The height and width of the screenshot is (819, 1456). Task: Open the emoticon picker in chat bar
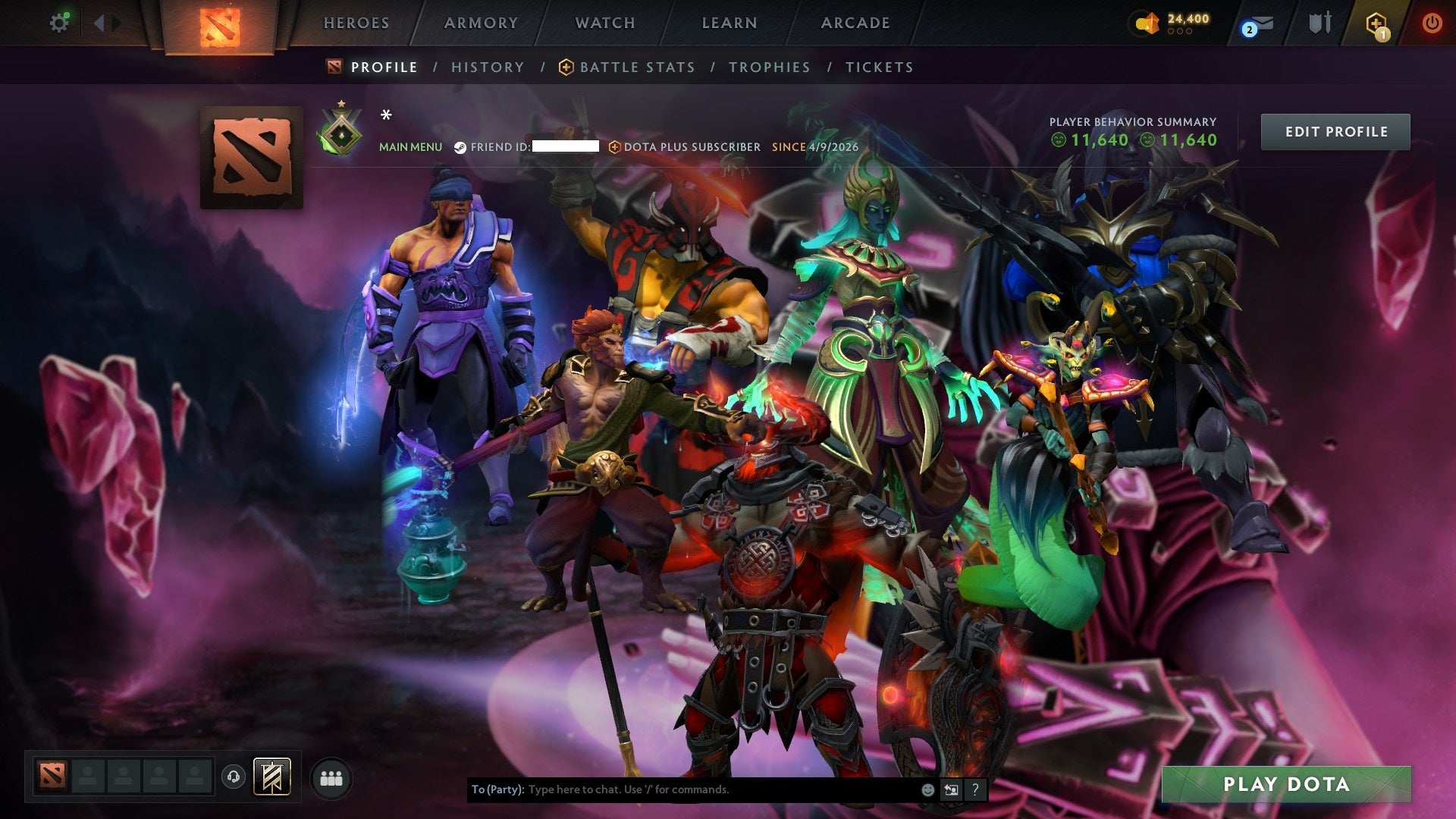[x=927, y=789]
